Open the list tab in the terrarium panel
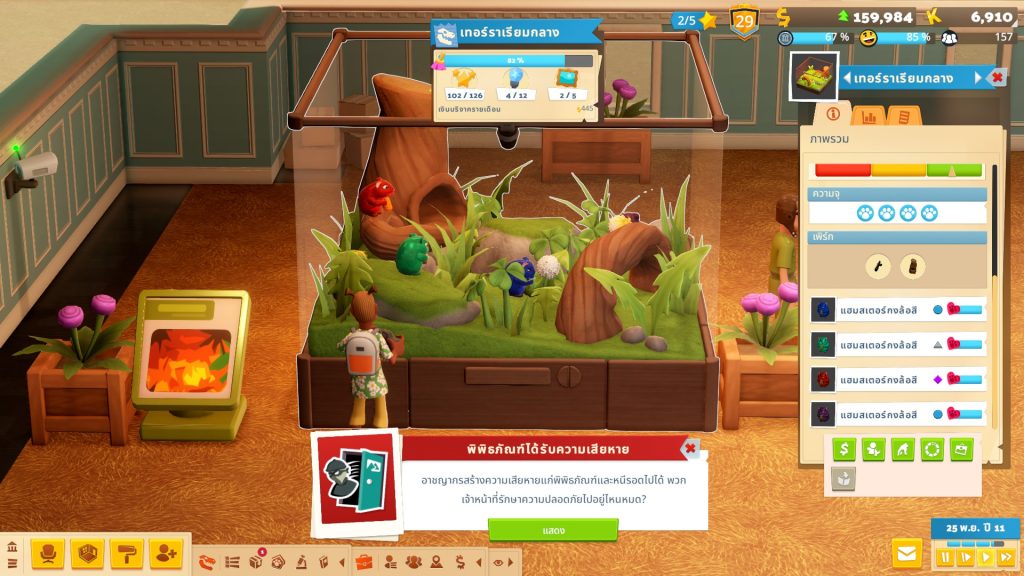 903,116
